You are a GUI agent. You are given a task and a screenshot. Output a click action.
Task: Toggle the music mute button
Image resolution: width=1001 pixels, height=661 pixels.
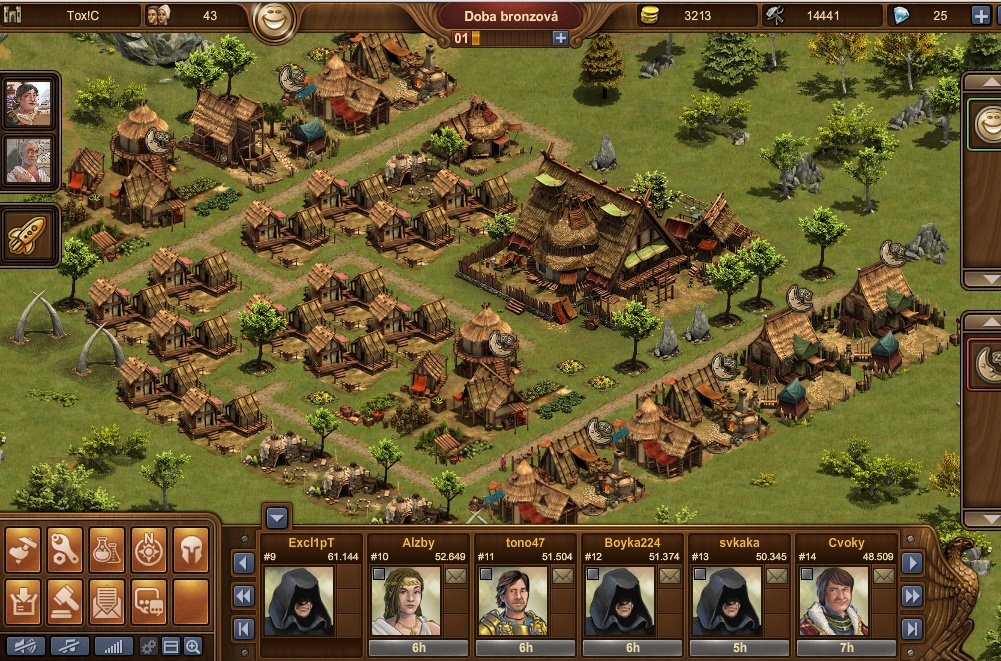(x=69, y=646)
